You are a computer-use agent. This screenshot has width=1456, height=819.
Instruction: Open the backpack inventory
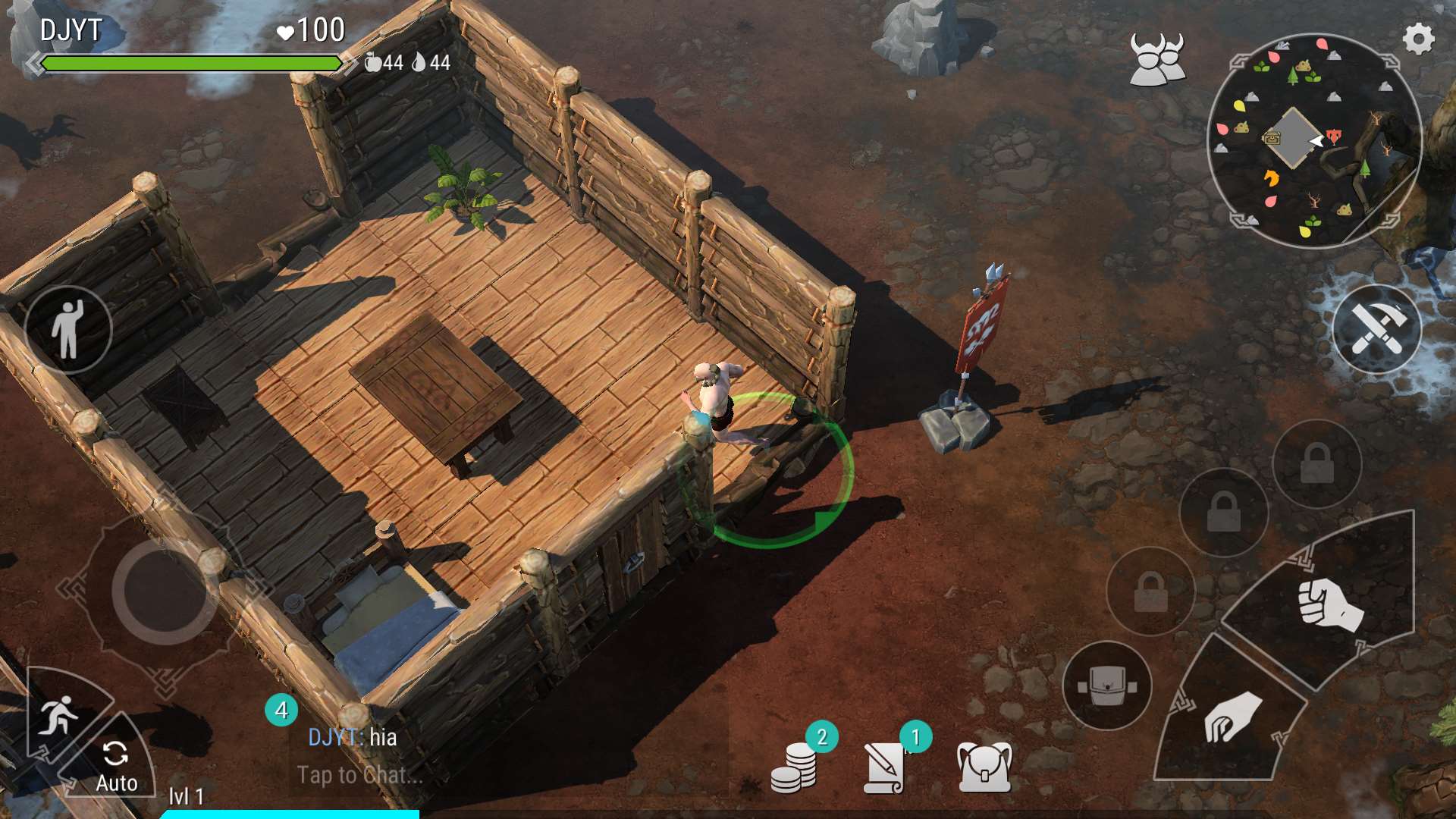pyautogui.click(x=984, y=767)
